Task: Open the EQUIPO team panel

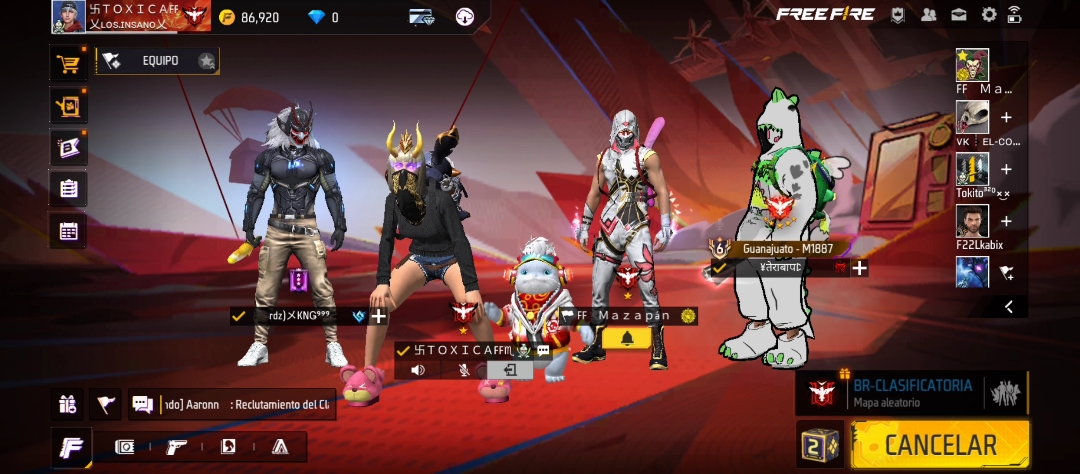Action: [160, 61]
